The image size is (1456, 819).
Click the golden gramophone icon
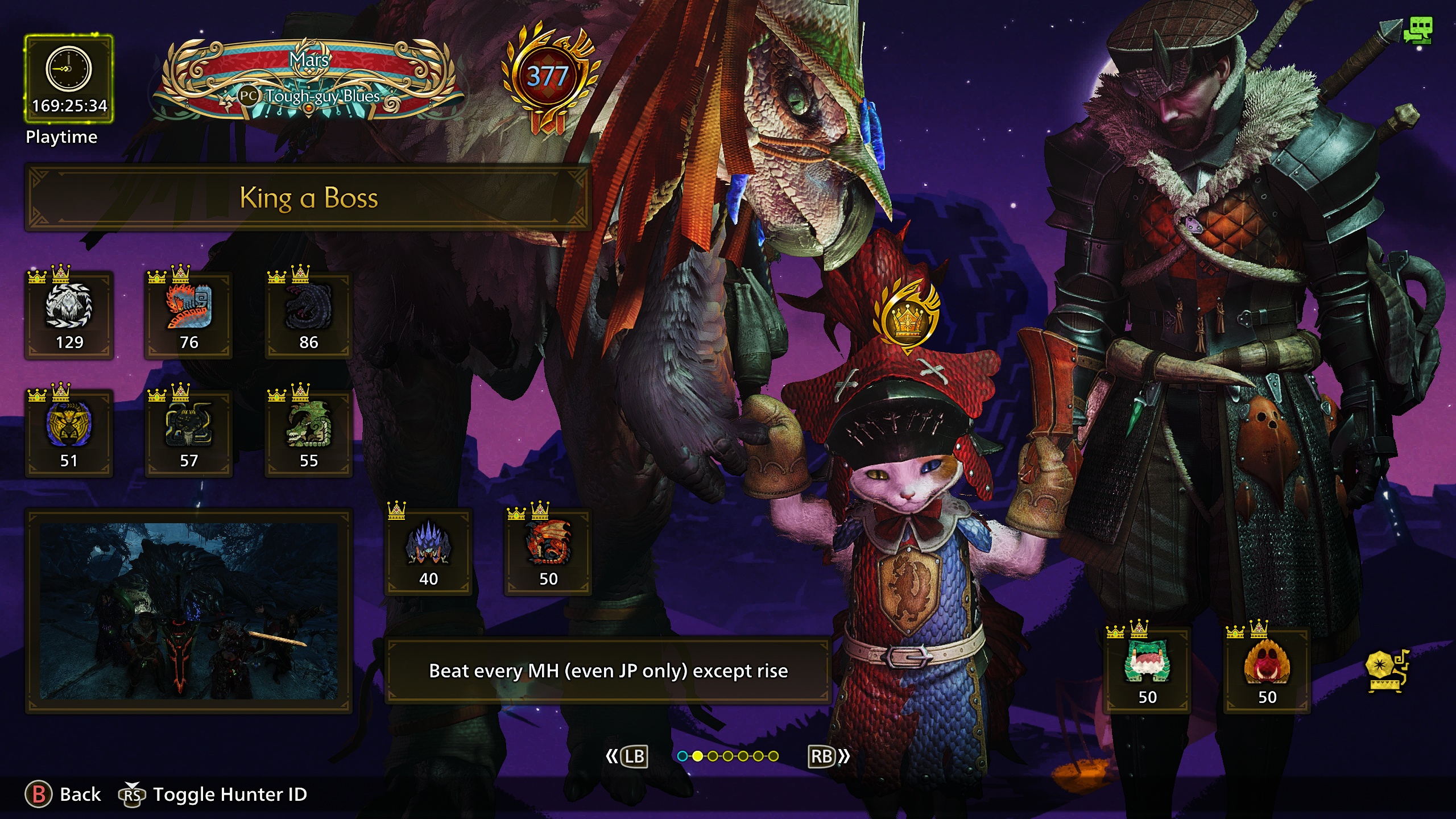[x=1387, y=671]
